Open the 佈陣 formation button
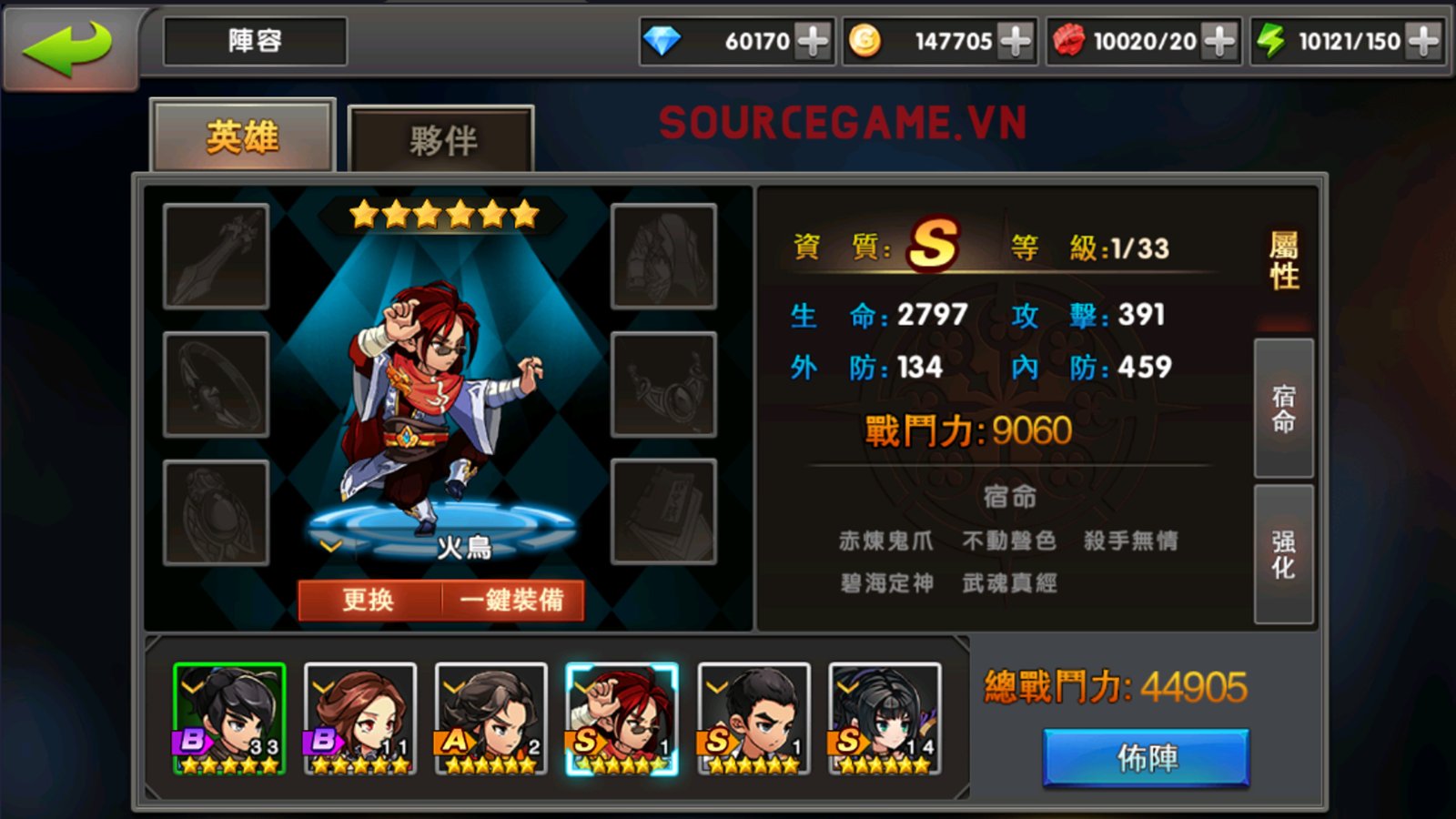 click(1146, 757)
